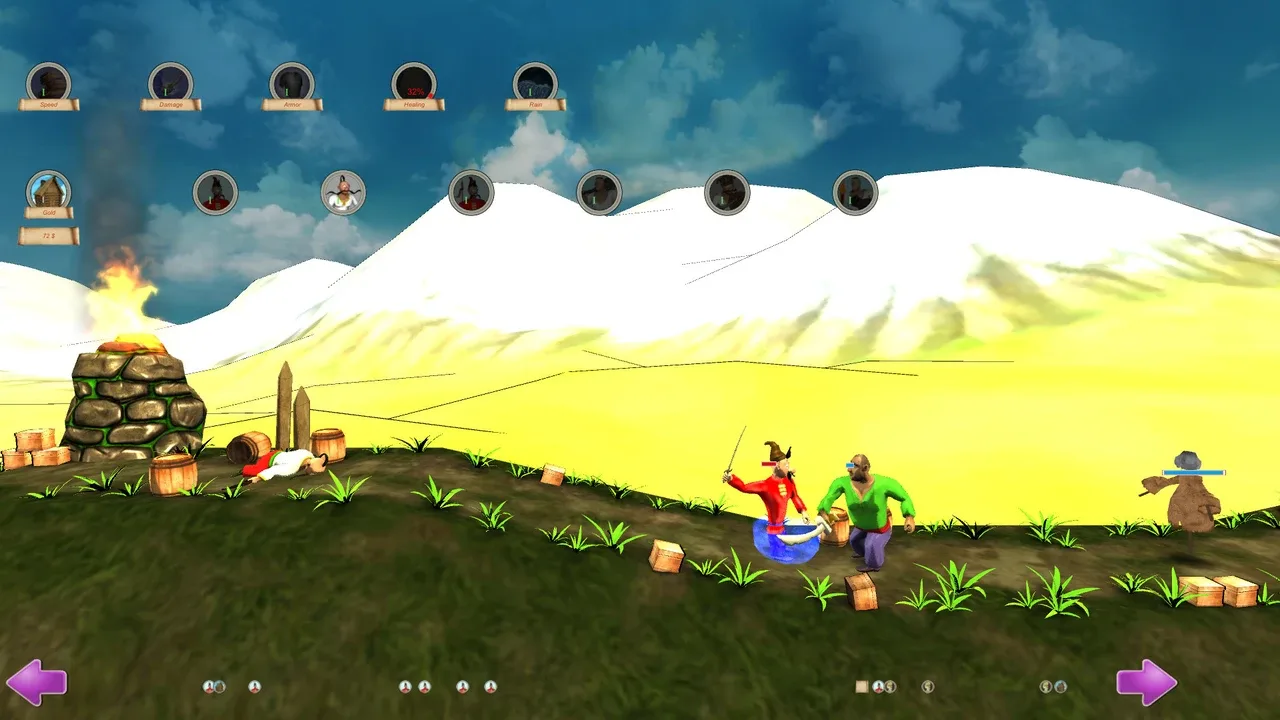The height and width of the screenshot is (720, 1280).
Task: Open the Damage upgrade
Action: coord(169,83)
